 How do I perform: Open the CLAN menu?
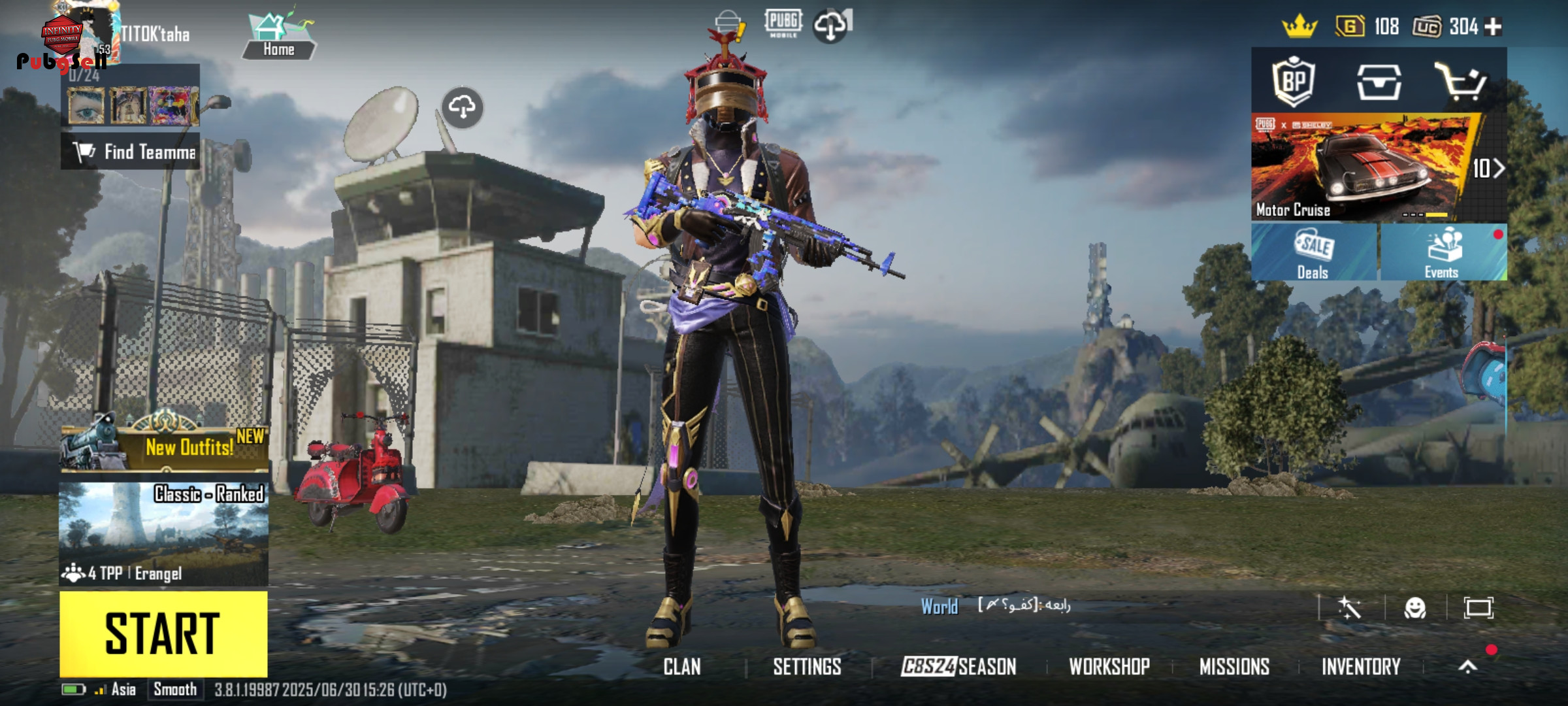coord(682,667)
